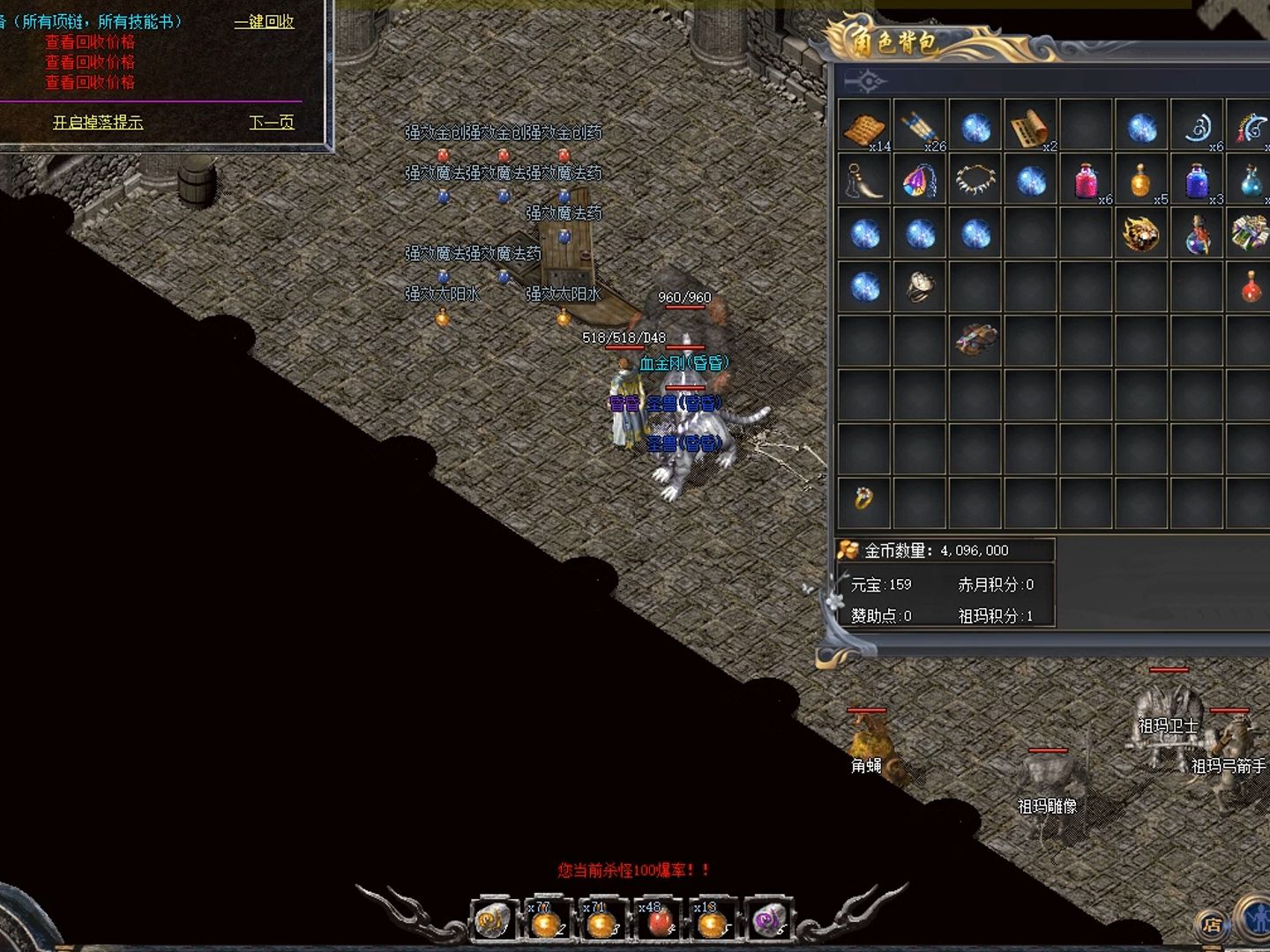Image resolution: width=1270 pixels, height=952 pixels.
Task: Open the shop via the 店 button
Action: (1213, 925)
